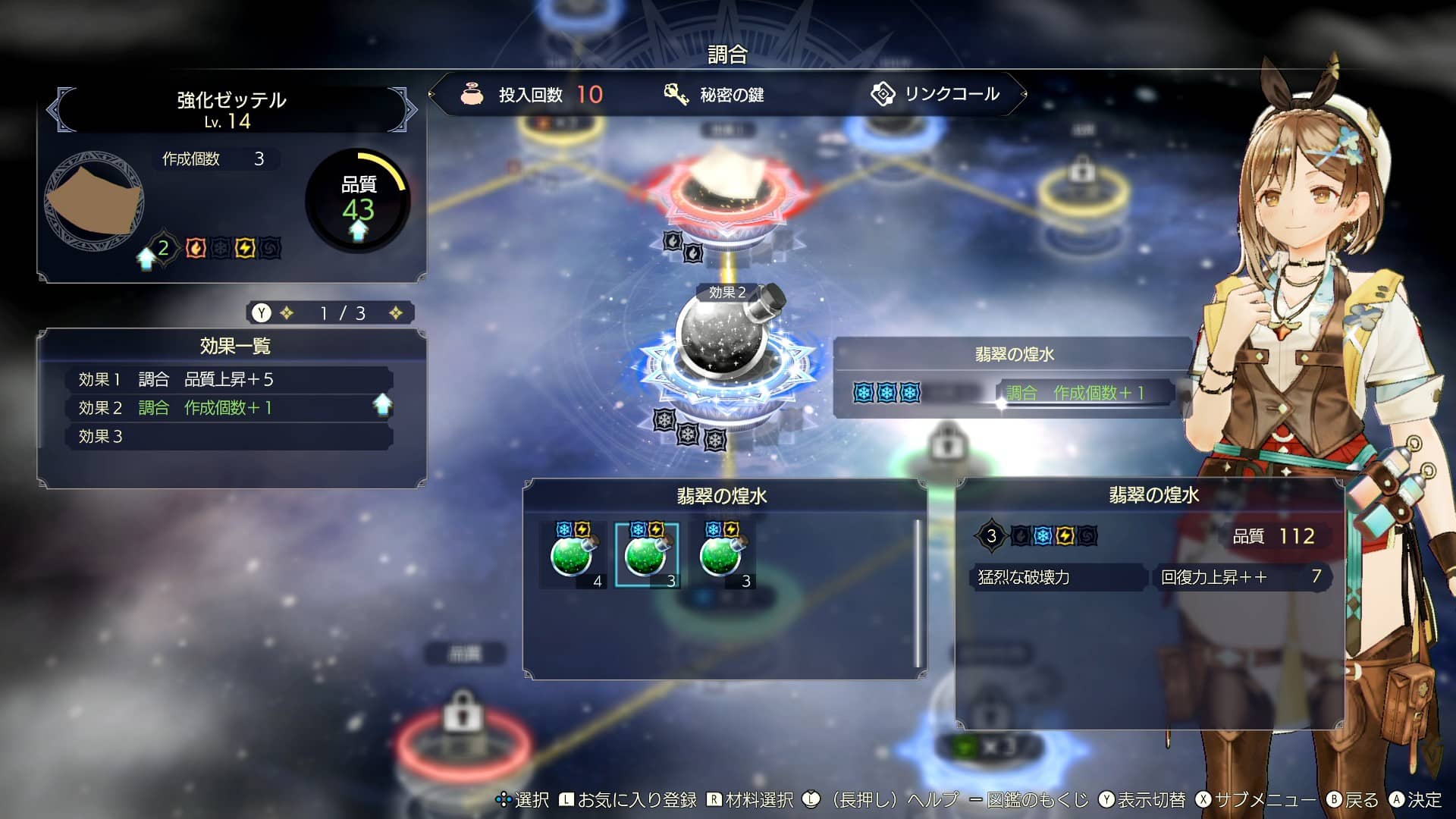This screenshot has height=819, width=1456.
Task: Select the 翡翠の煌水 slot with quantity 4
Action: (x=573, y=556)
